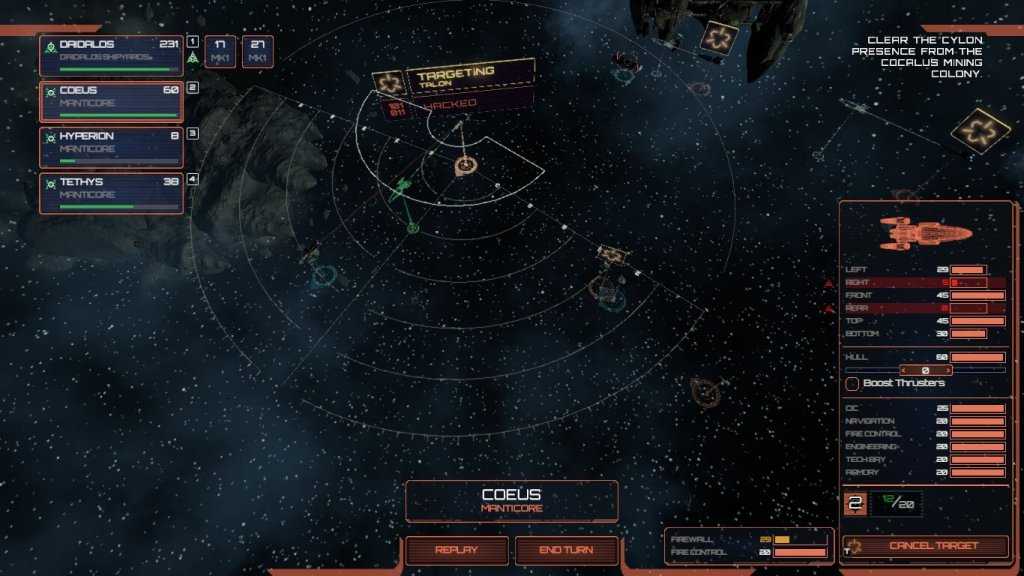Select the squadron slot showing 17 MK1
This screenshot has height=576, width=1024.
pyautogui.click(x=220, y=51)
